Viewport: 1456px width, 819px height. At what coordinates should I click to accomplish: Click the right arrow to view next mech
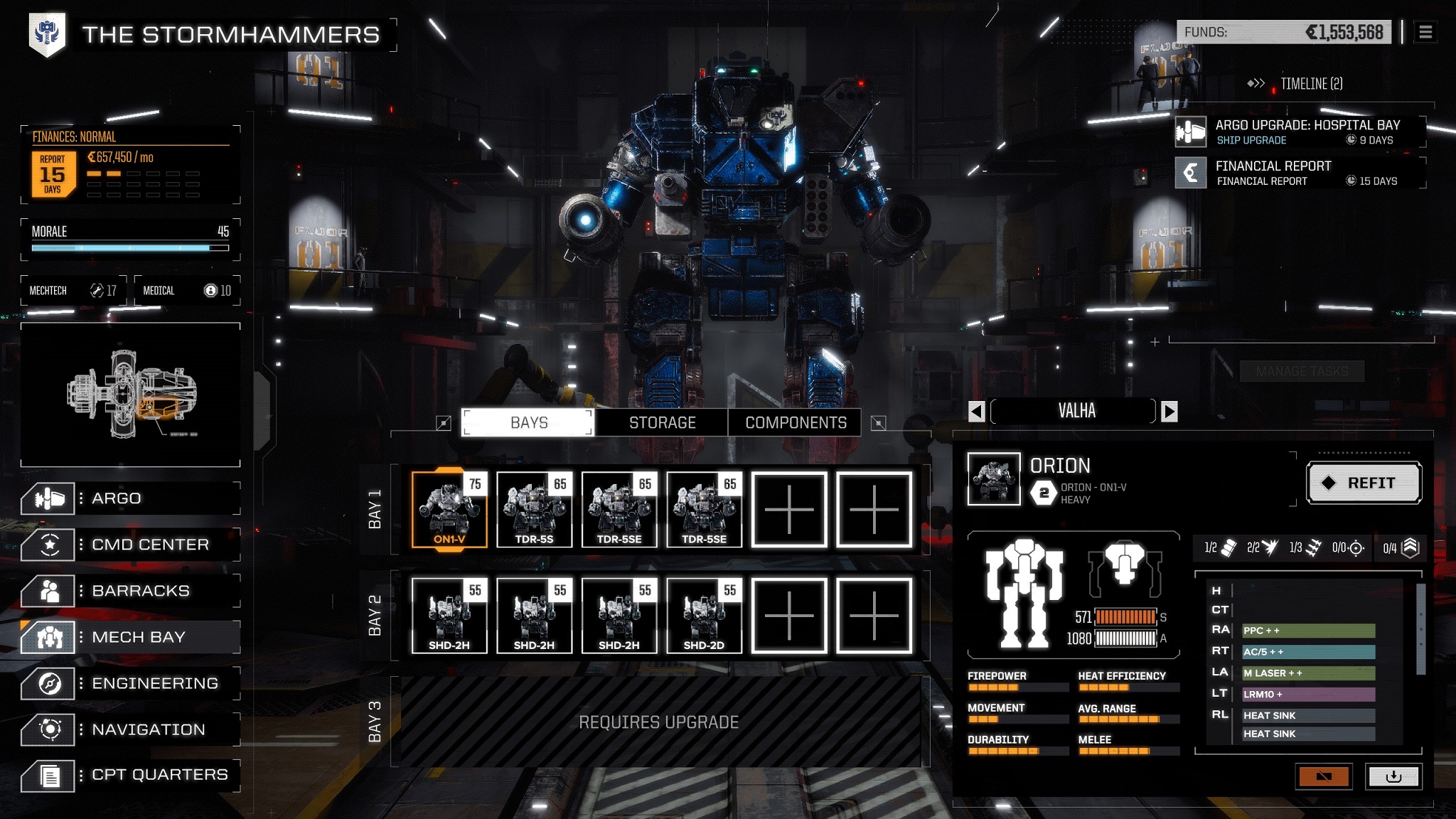[x=1169, y=411]
